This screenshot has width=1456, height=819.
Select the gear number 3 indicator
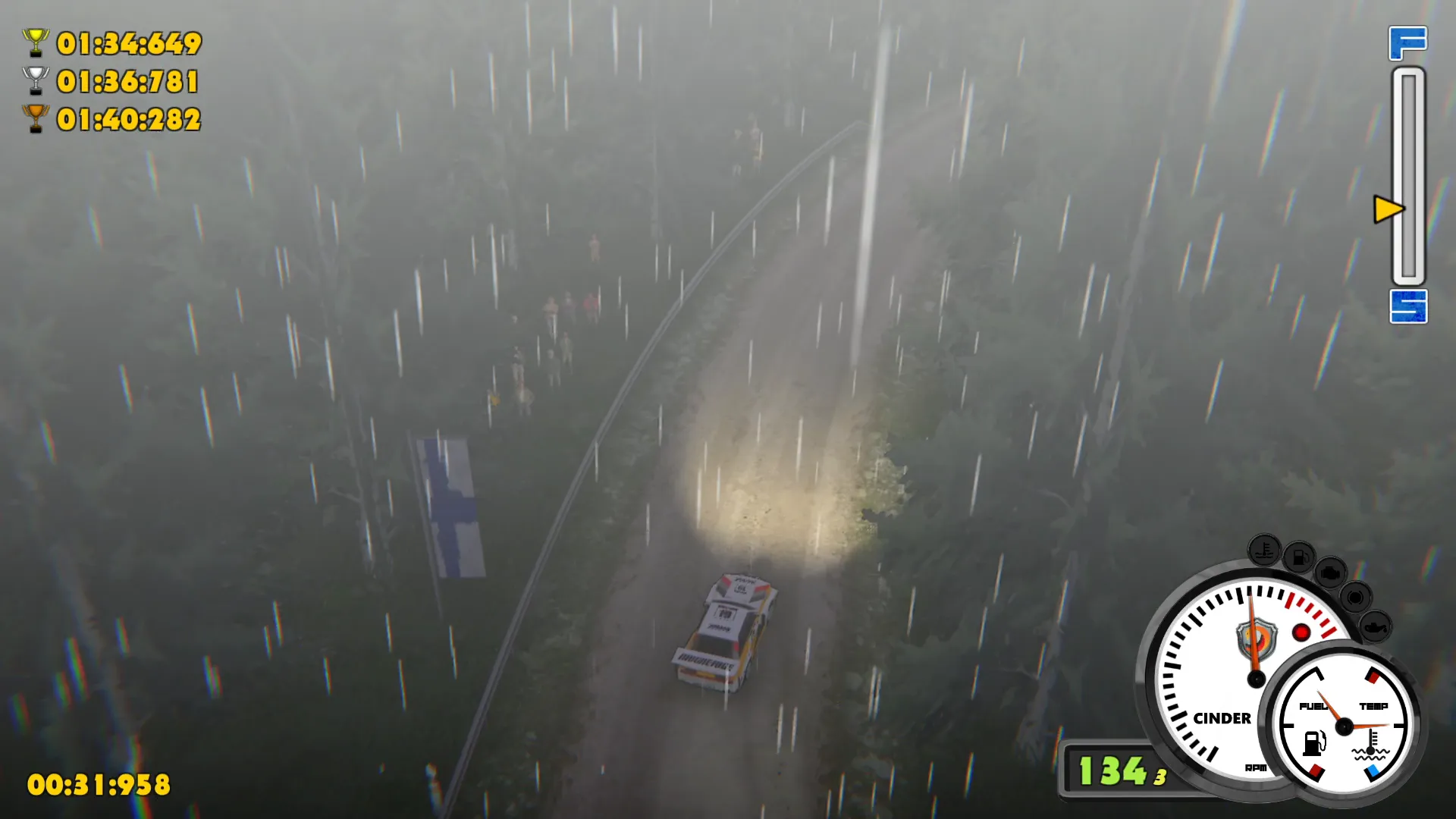[1158, 773]
